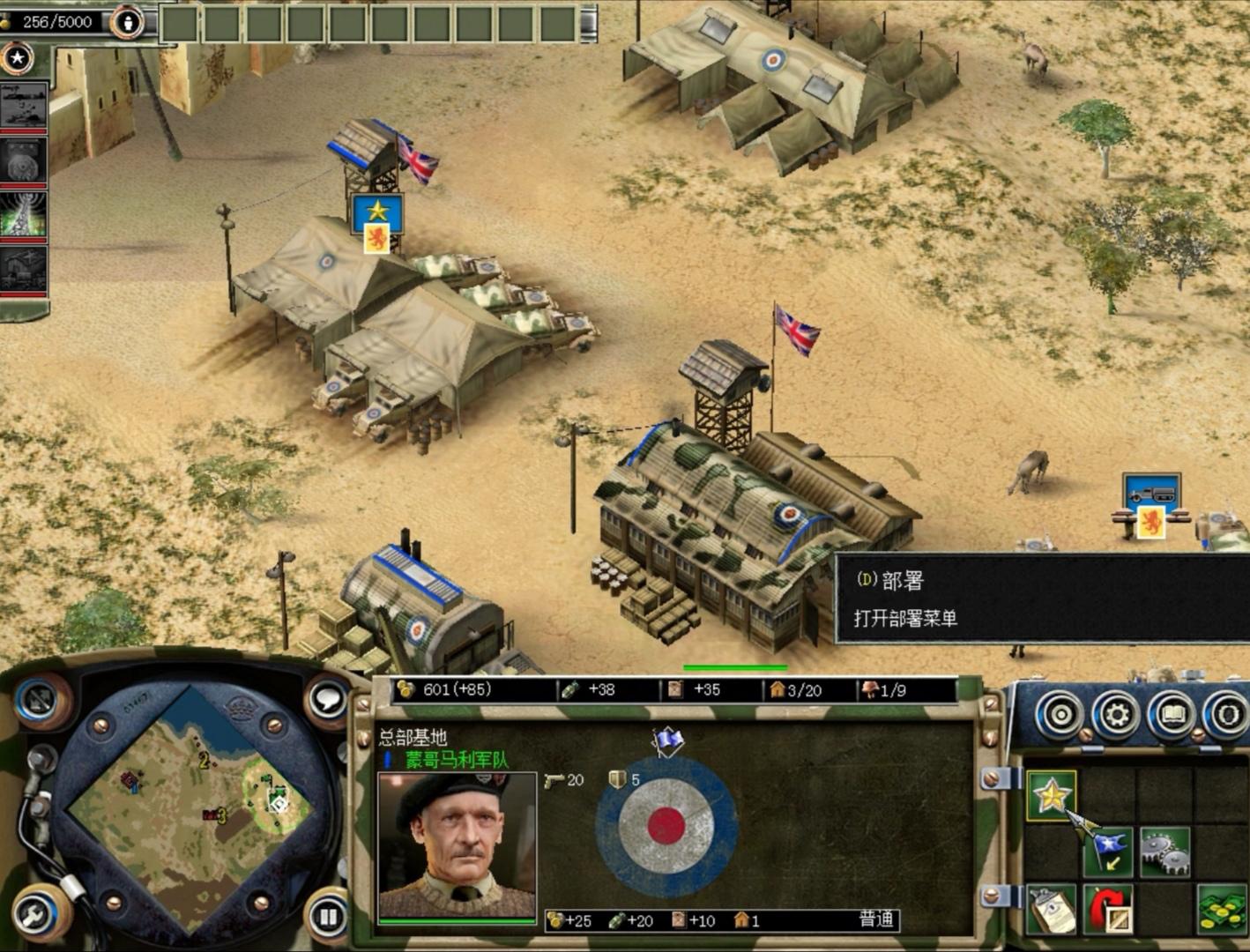This screenshot has width=1250, height=952.
Task: Click the soldier icon beside 256/5000
Action: pos(128,22)
